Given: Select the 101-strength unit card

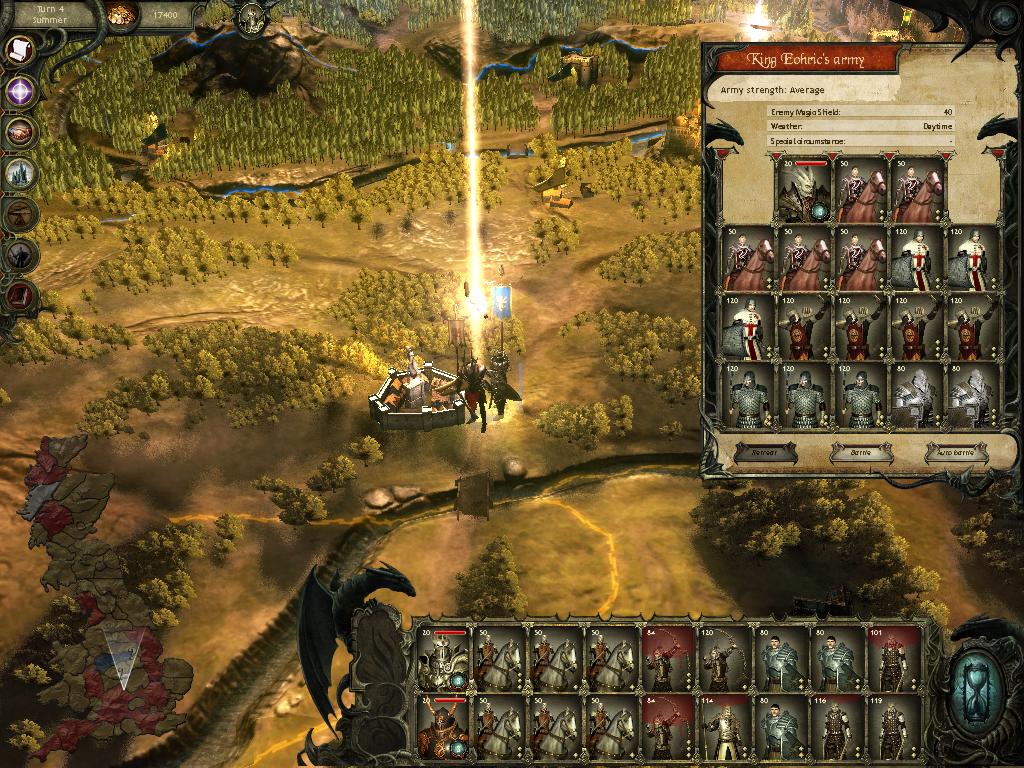Looking at the screenshot, I should point(888,660).
